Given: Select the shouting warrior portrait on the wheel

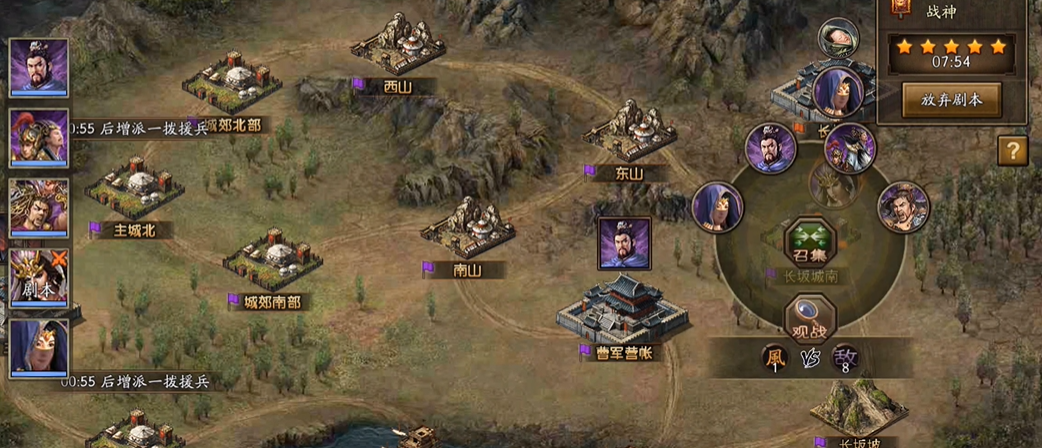Looking at the screenshot, I should 903,207.
